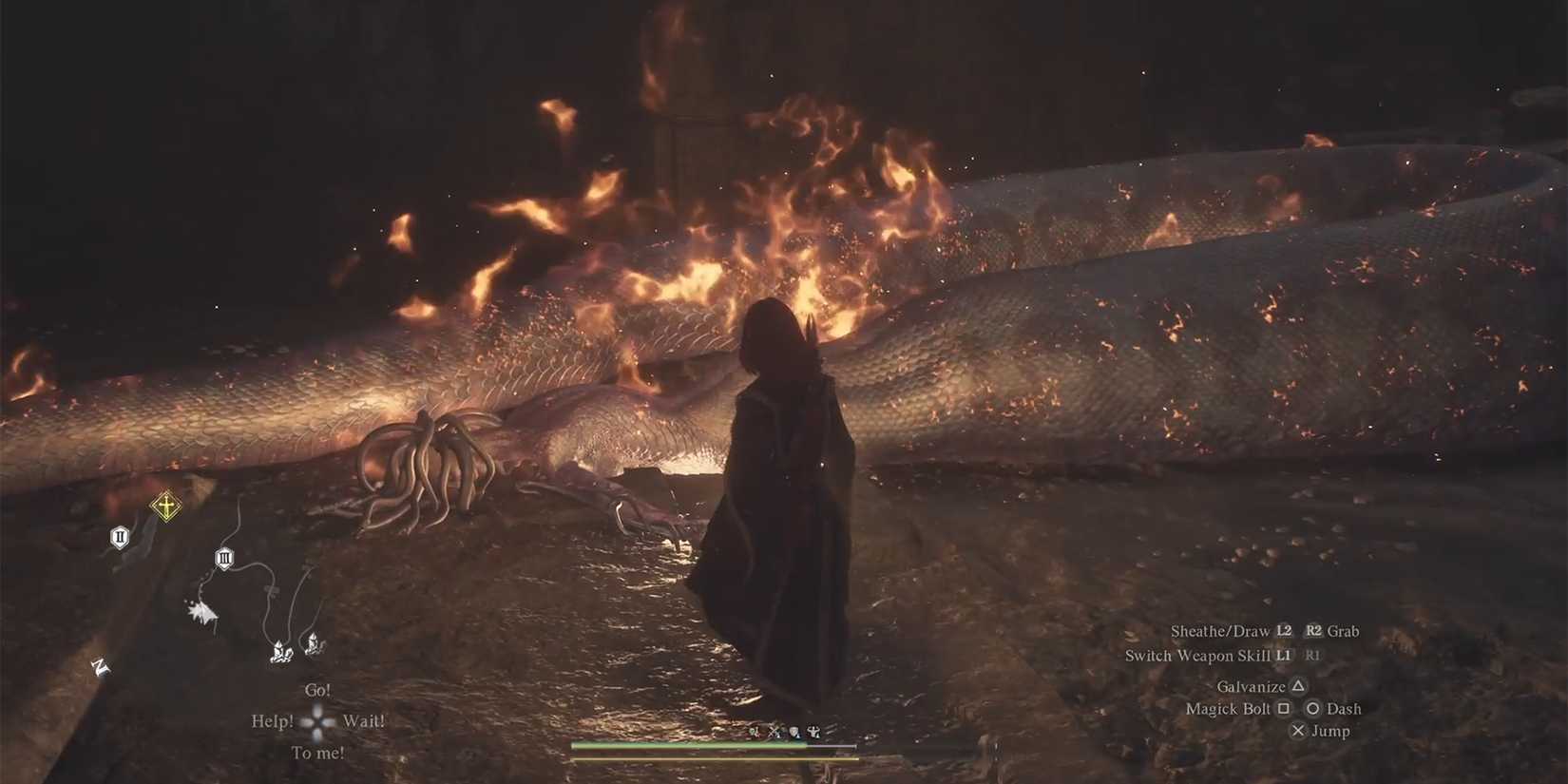Click the crossed-swords status icon above the stamina bar
1568x784 pixels.
774,733
